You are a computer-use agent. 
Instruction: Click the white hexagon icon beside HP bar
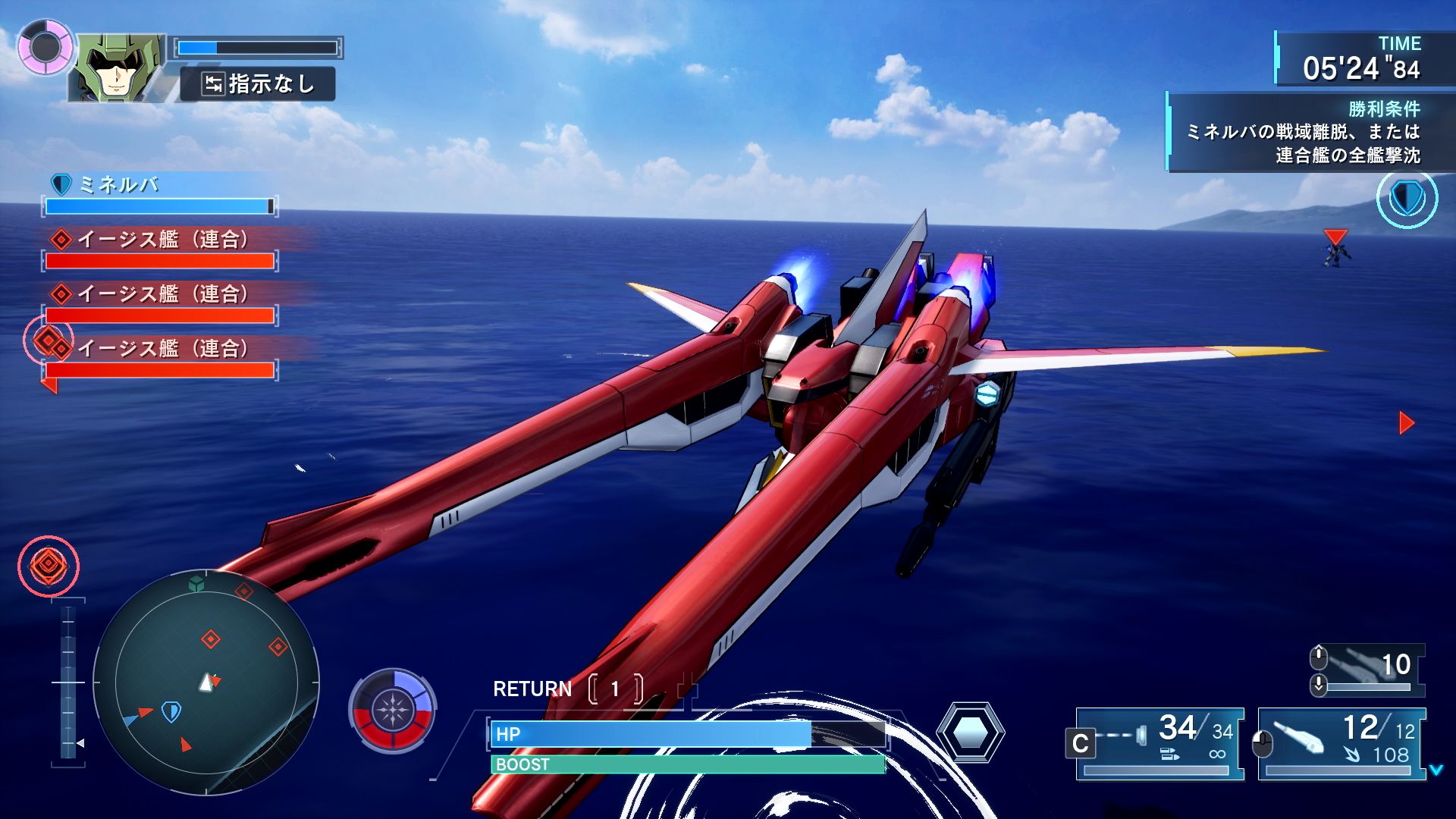point(970,733)
